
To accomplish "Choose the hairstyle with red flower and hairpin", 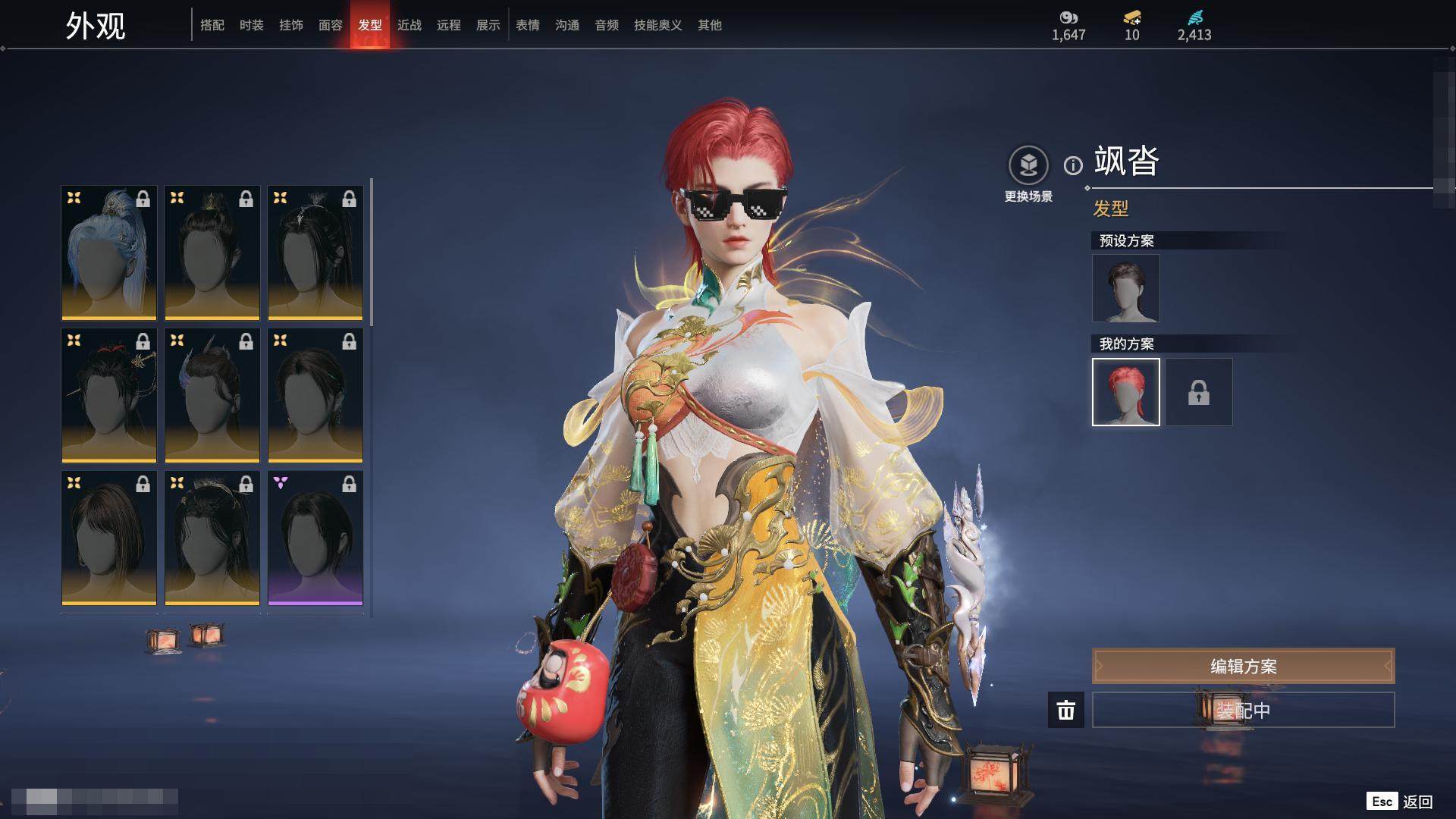I will (109, 395).
